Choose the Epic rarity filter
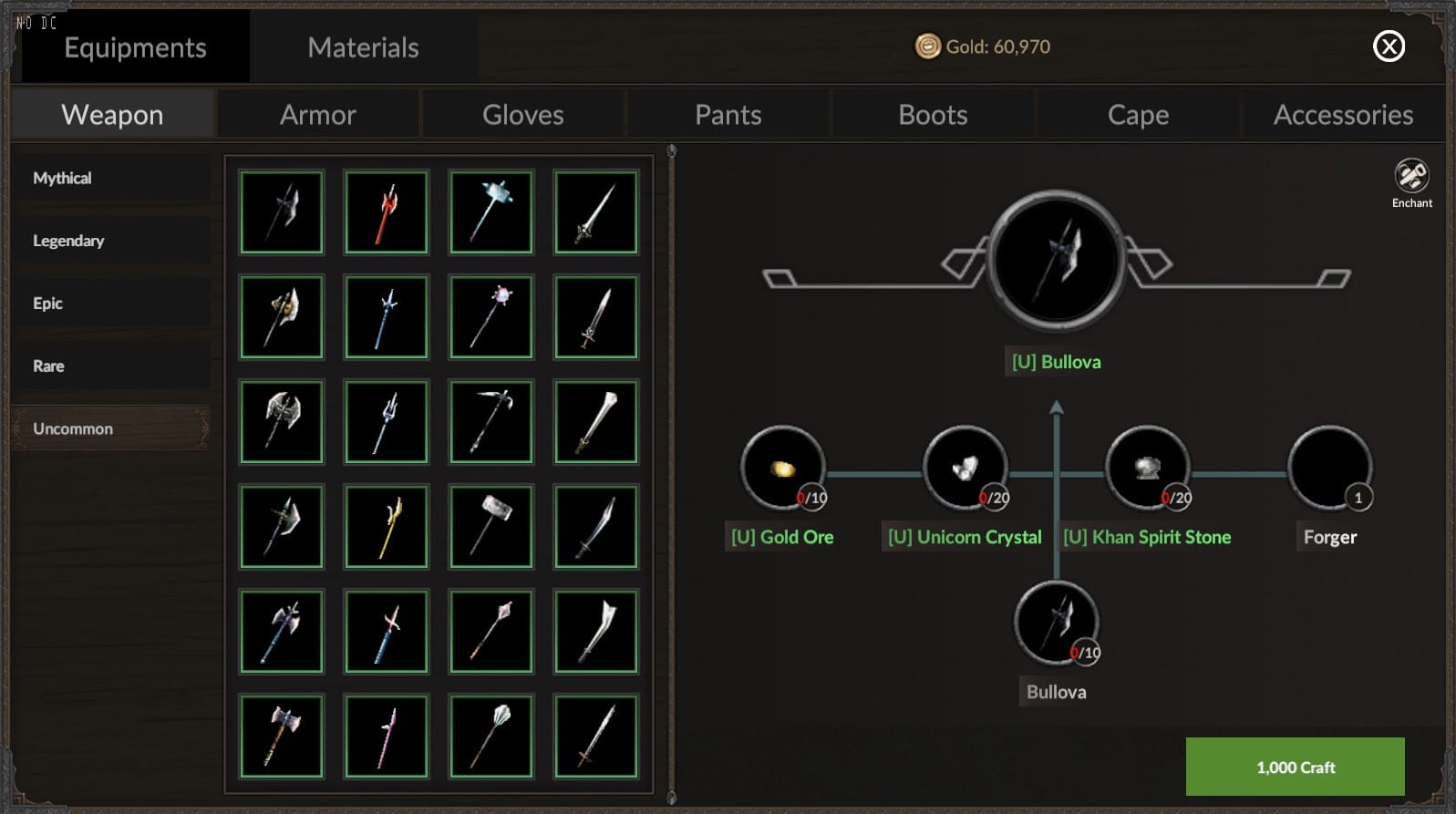The height and width of the screenshot is (814, 1456). pyautogui.click(x=111, y=304)
